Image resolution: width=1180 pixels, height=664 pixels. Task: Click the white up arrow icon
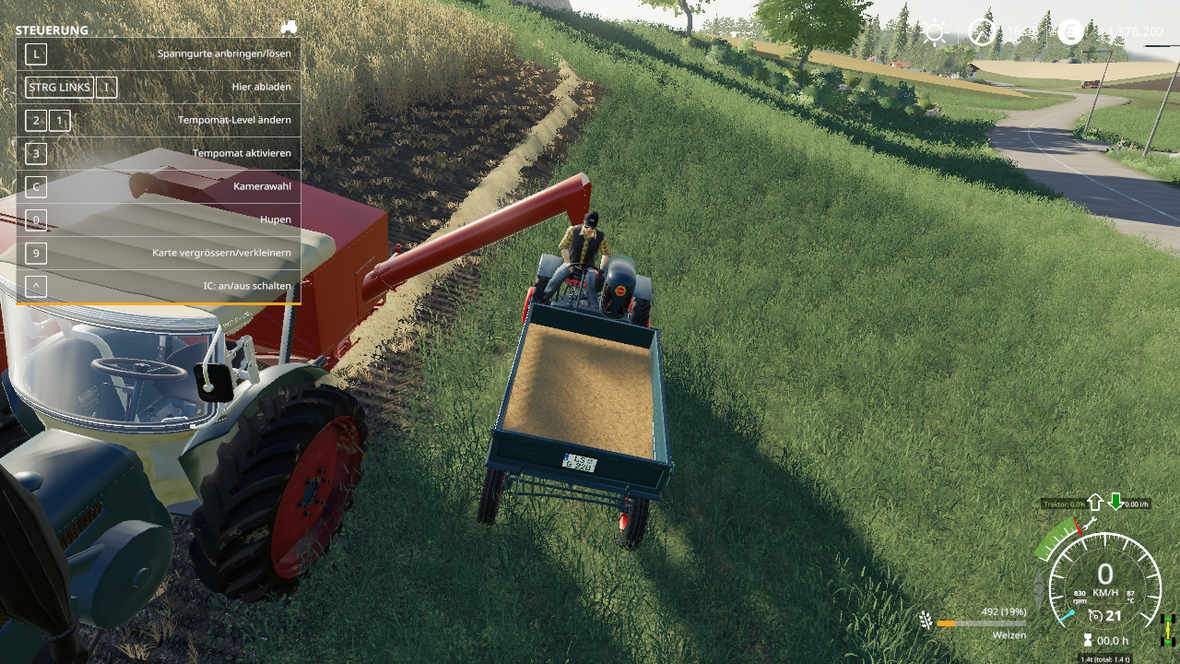[1094, 502]
